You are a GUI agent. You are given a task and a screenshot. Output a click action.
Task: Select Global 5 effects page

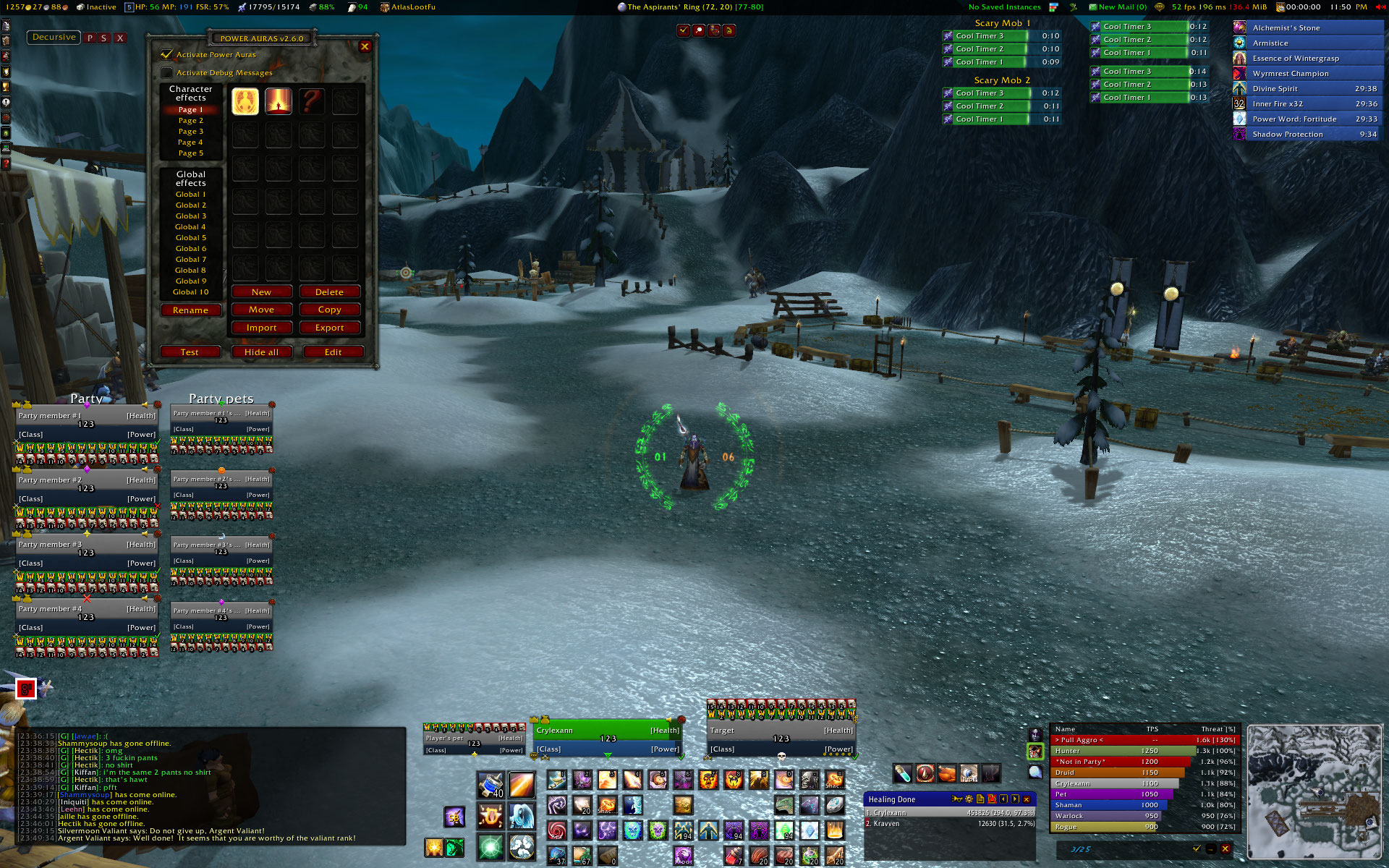(x=191, y=238)
